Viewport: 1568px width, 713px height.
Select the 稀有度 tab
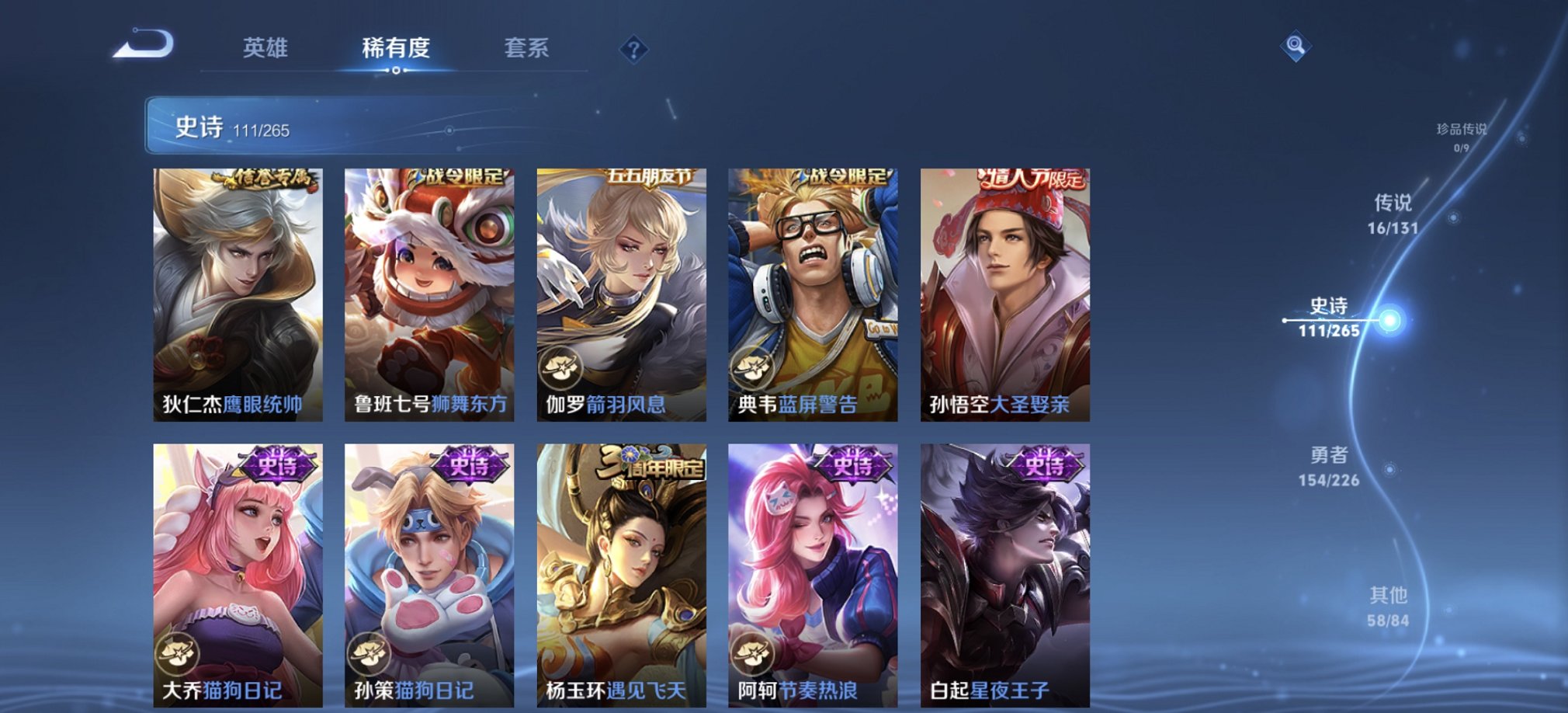click(x=397, y=48)
